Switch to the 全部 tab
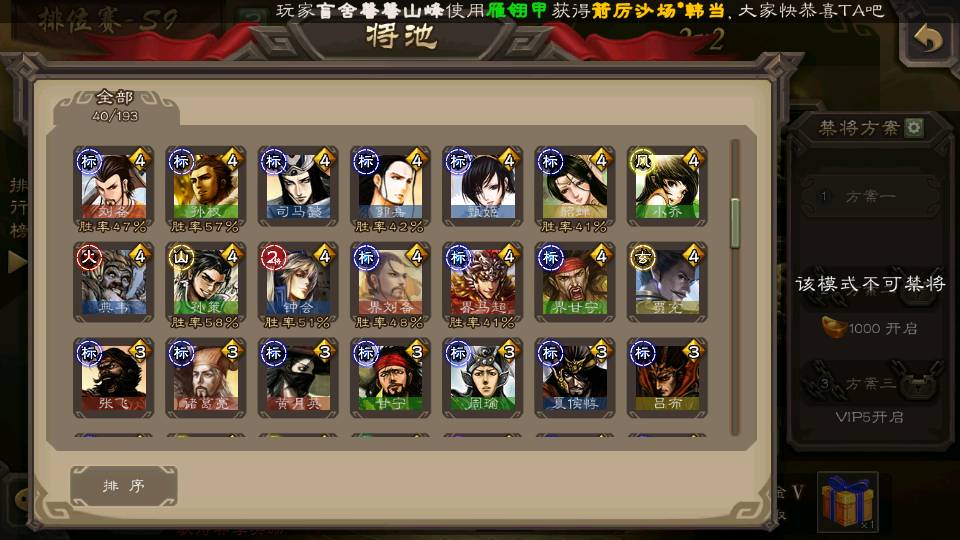Screen dimensions: 960x540 115,105
